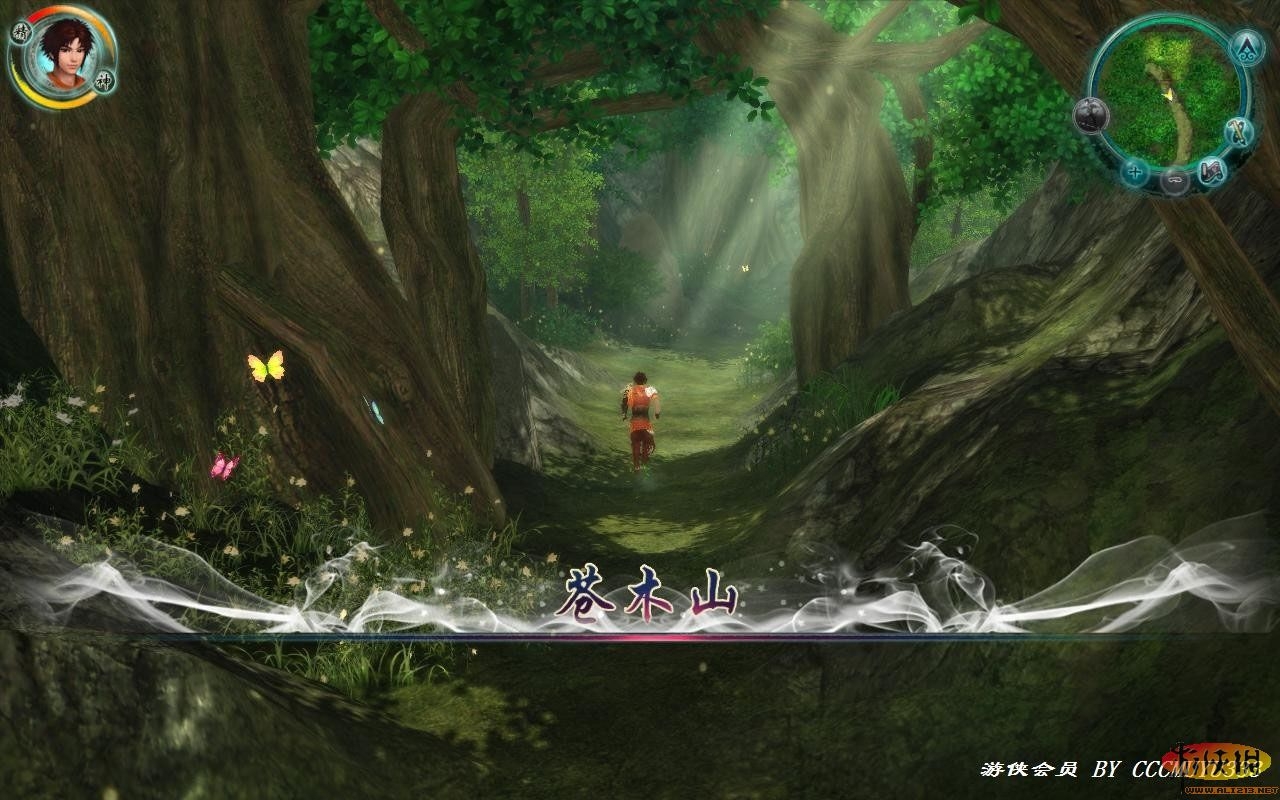This screenshot has width=1280, height=800.
Task: Click the spectacles icon beneath the minimap
Action: pyautogui.click(x=1174, y=180)
